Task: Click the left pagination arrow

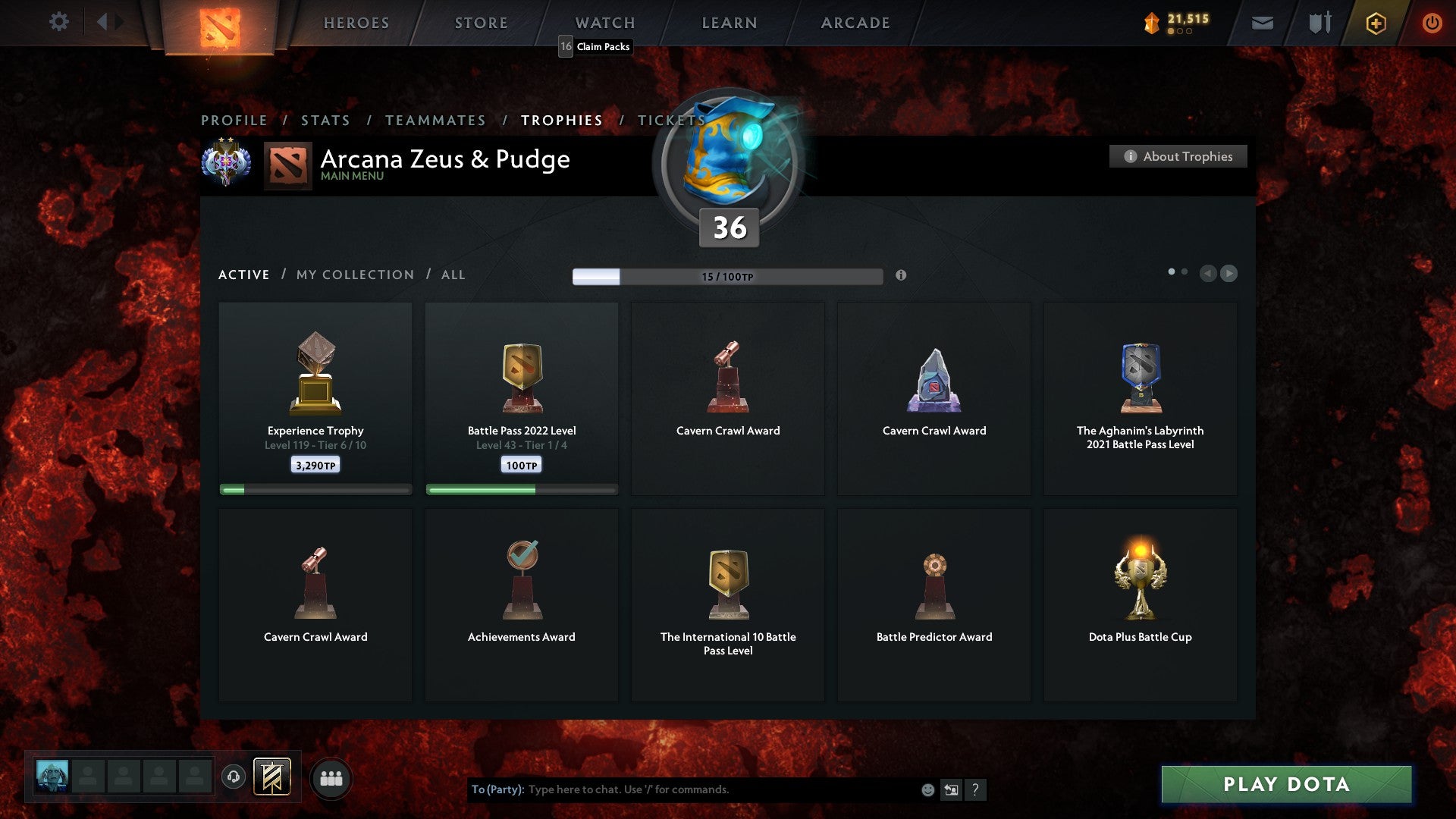Action: 1209,274
